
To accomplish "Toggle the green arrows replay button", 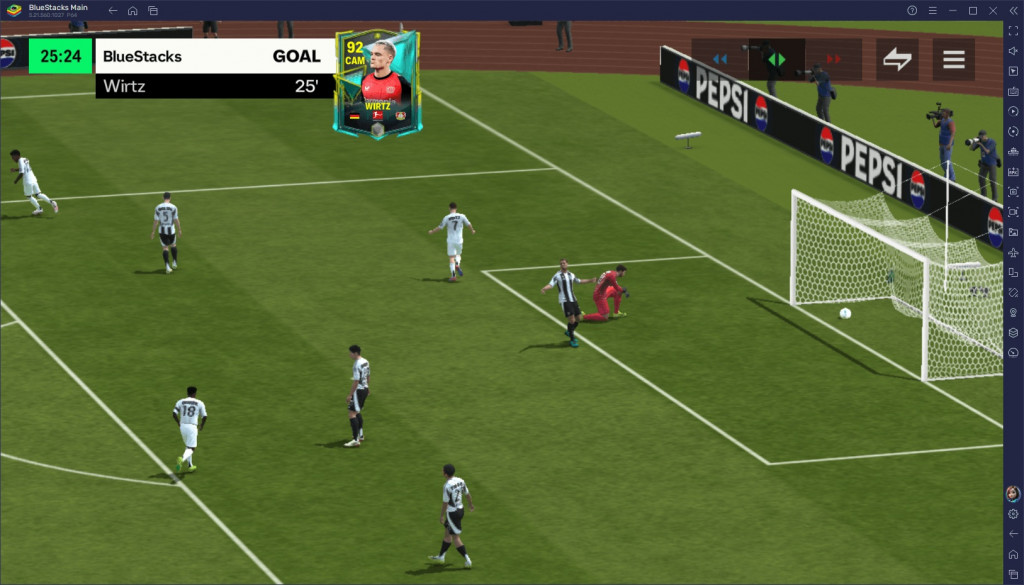I will (776, 59).
